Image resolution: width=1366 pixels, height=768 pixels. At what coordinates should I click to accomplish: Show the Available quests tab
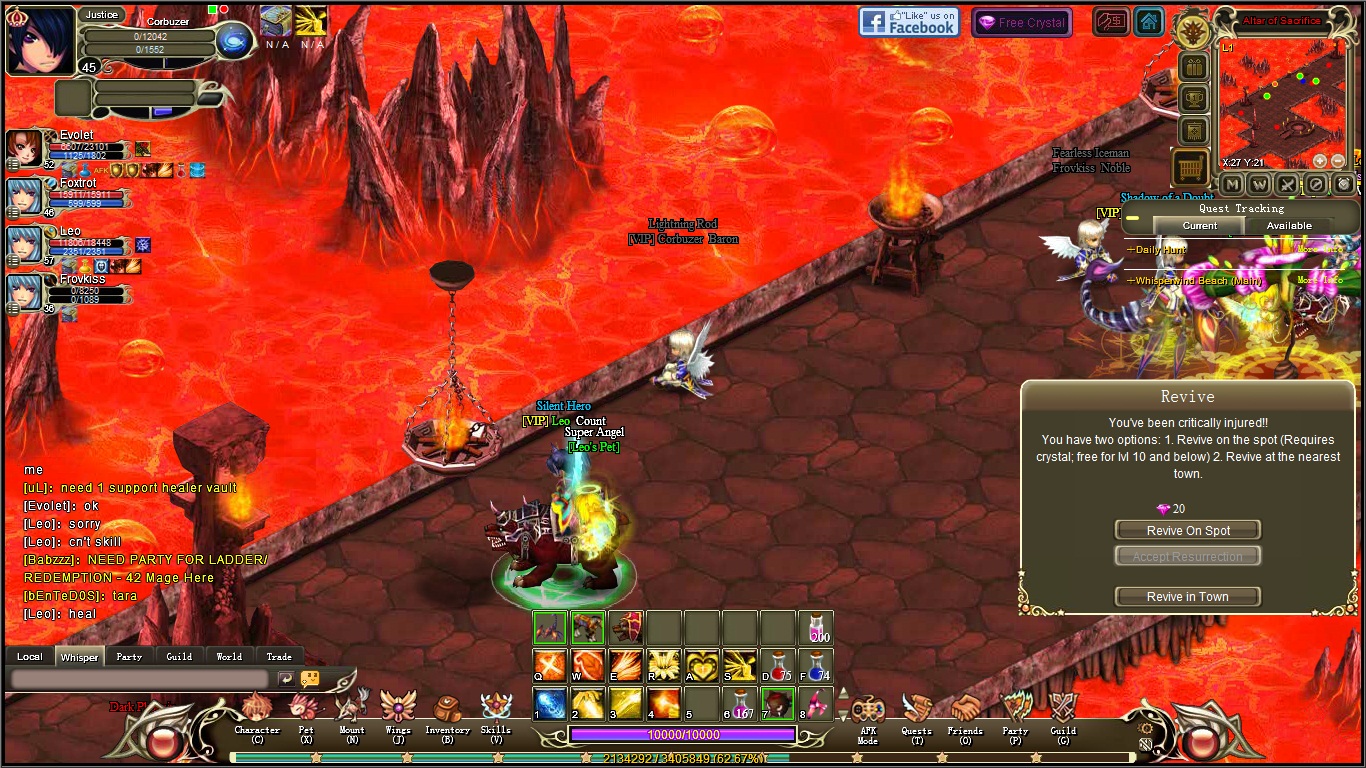1289,226
